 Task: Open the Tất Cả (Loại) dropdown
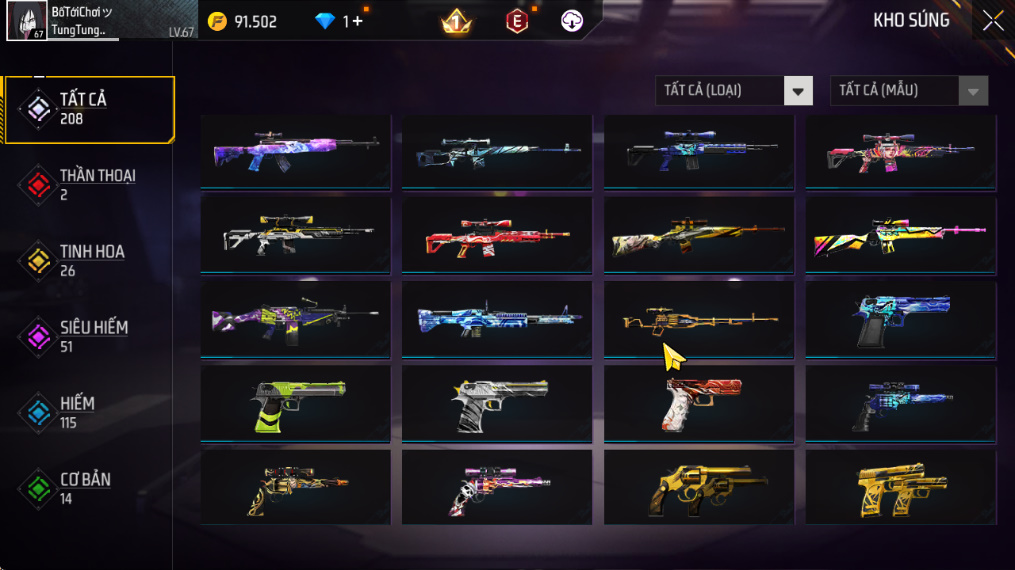coord(734,91)
